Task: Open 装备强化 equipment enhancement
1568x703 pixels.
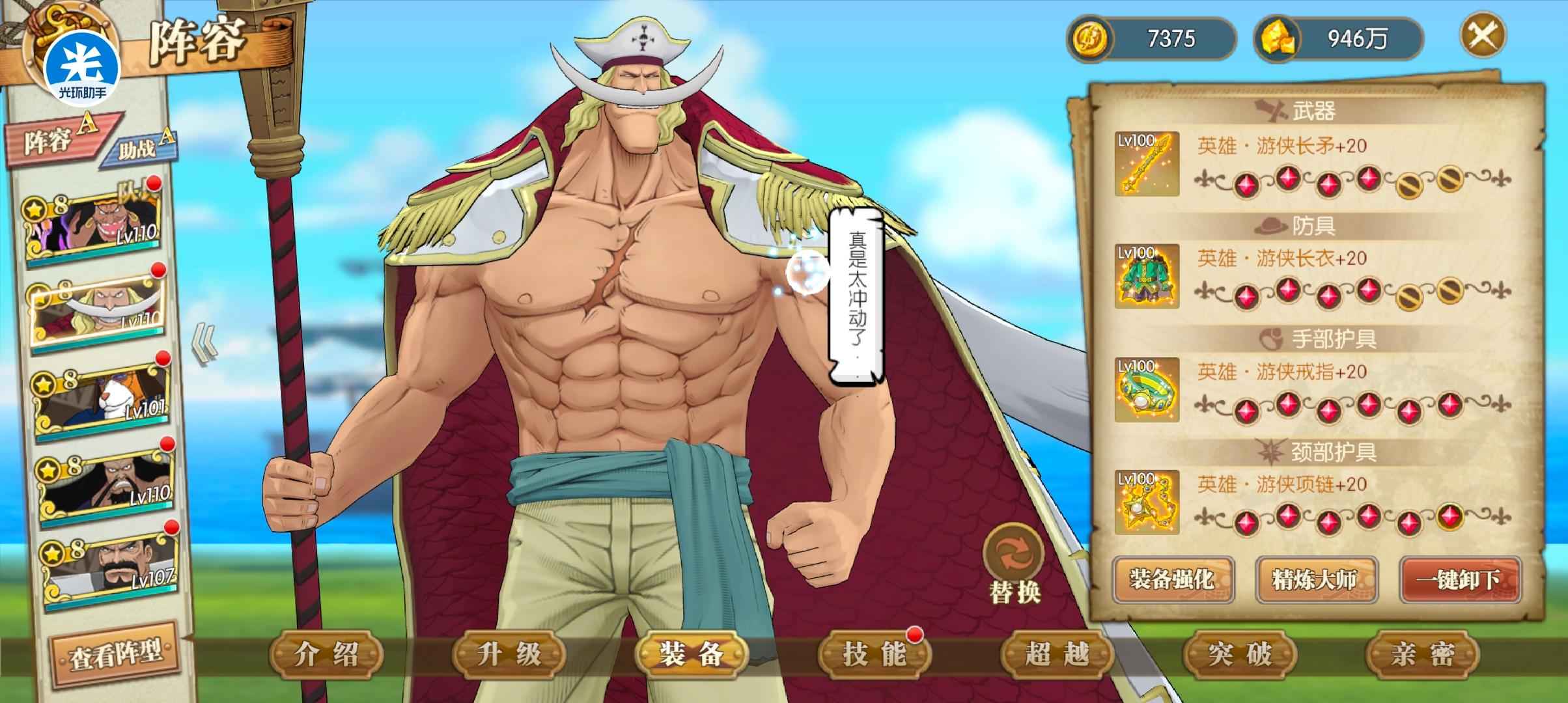Action: pos(1172,579)
